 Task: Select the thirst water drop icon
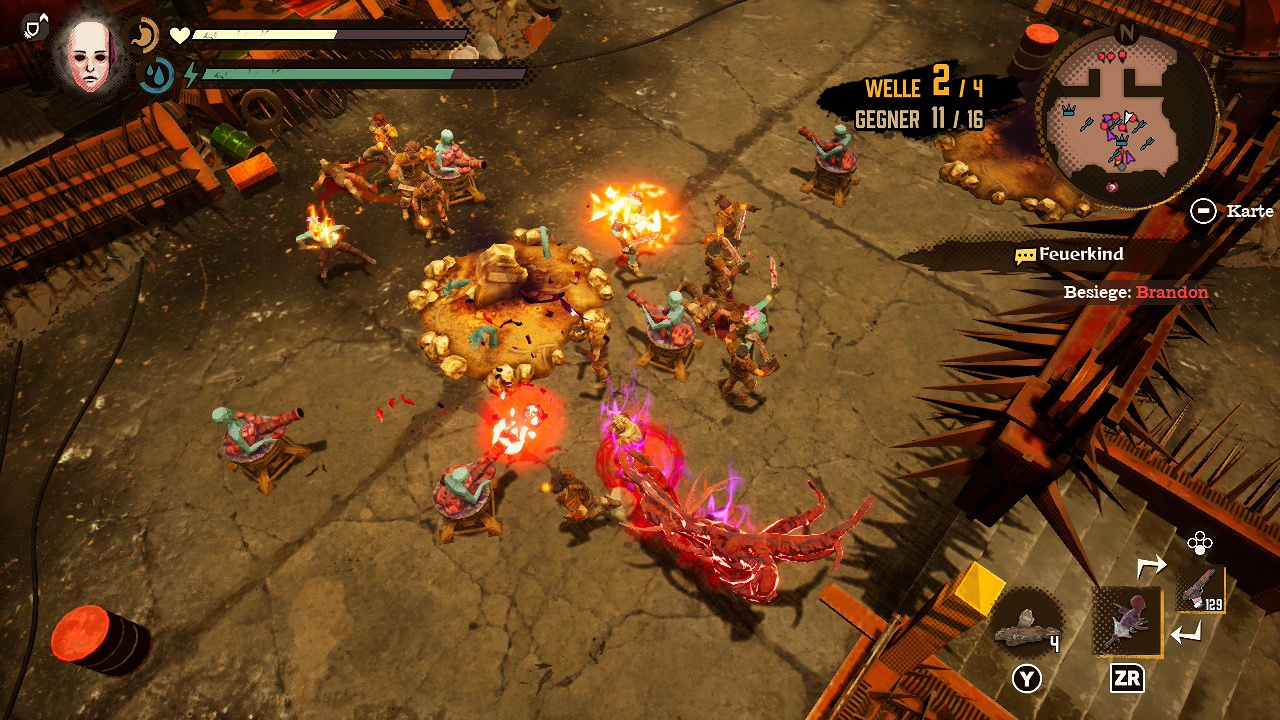156,75
